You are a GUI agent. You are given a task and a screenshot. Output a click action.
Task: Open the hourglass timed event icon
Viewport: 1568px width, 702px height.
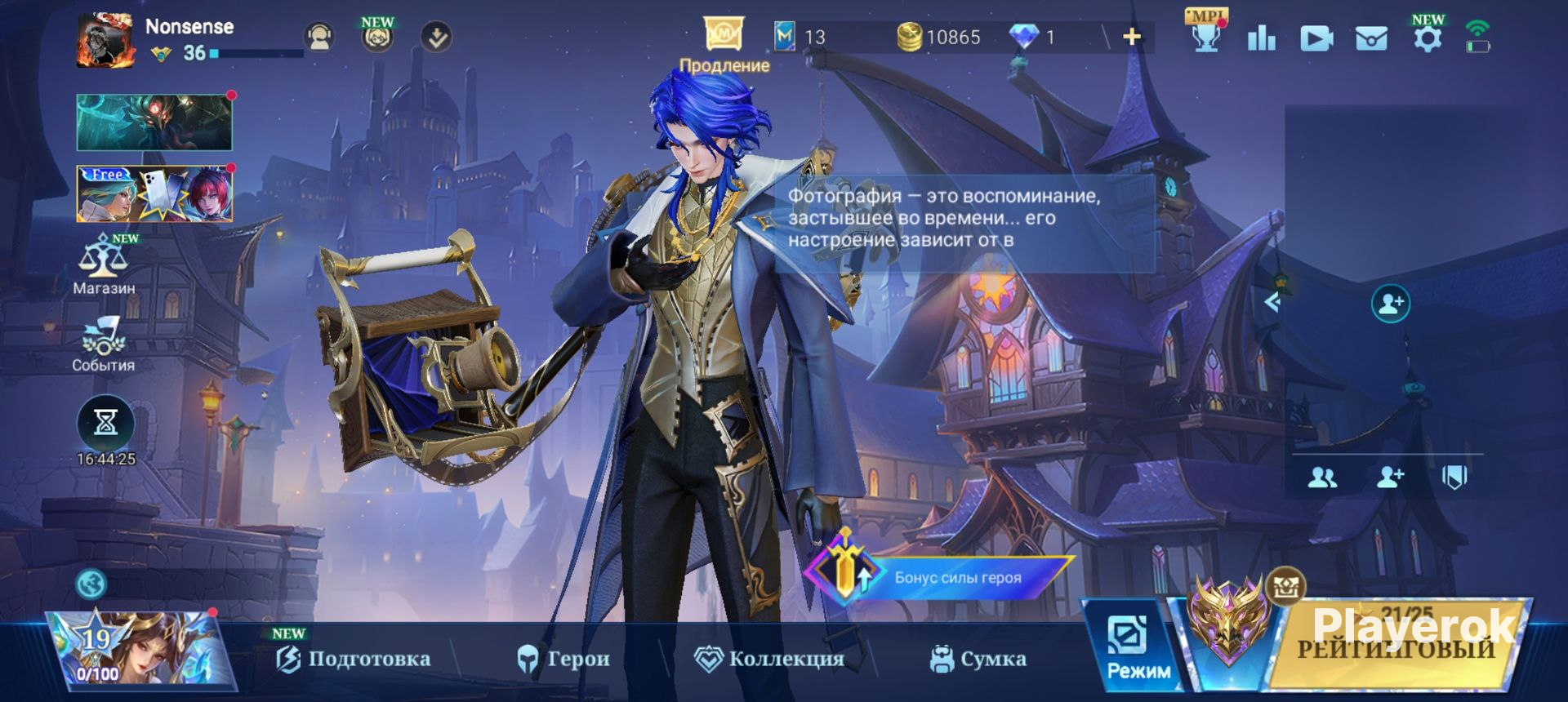coord(105,423)
